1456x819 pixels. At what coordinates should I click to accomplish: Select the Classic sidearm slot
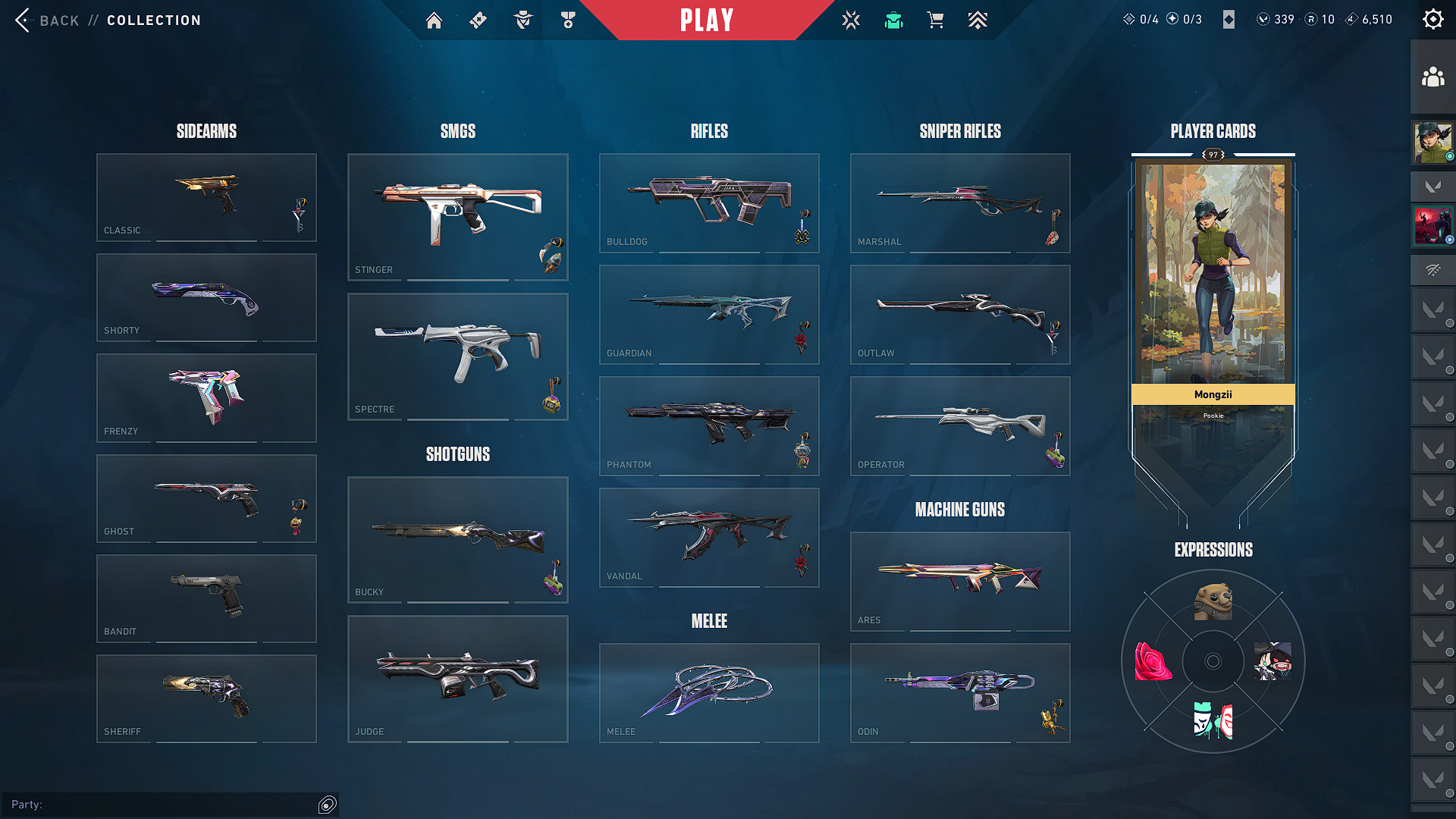[206, 197]
